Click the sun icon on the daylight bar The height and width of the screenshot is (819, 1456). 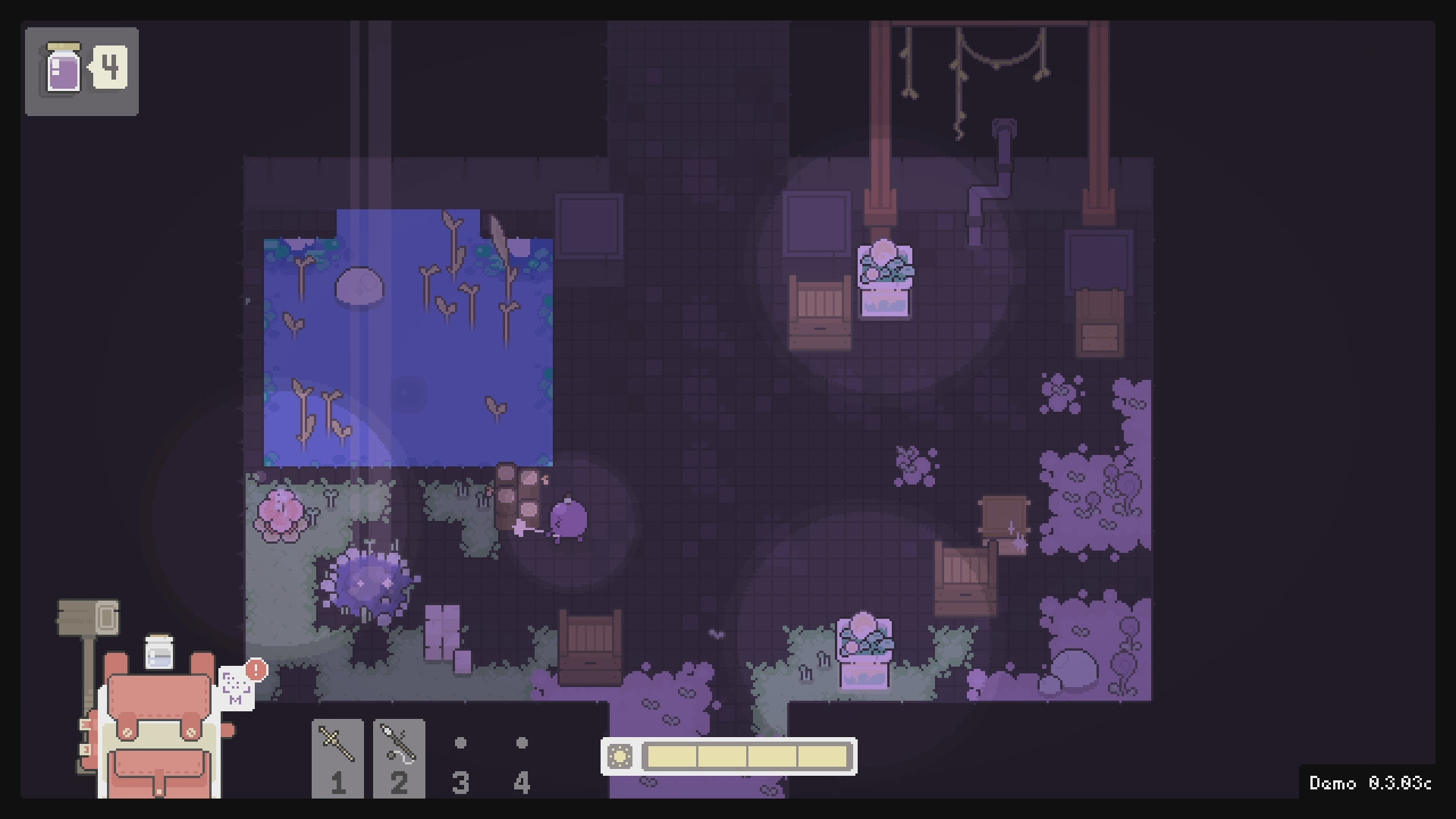622,755
